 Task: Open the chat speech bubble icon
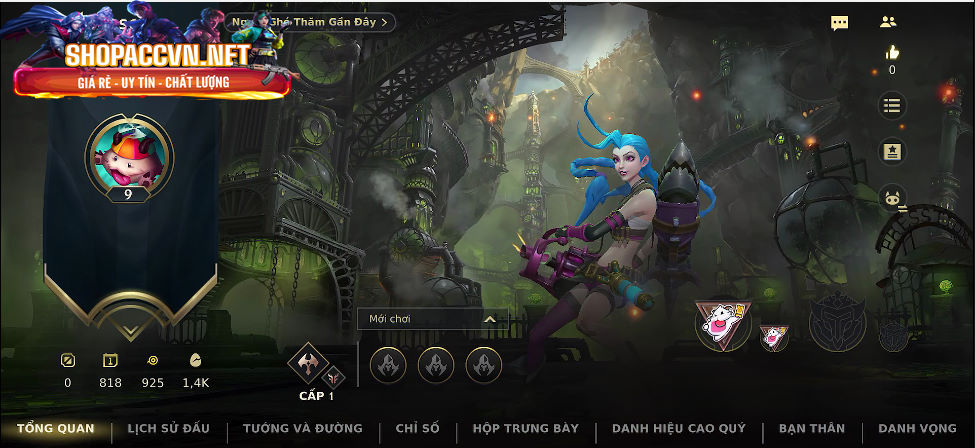coord(840,22)
